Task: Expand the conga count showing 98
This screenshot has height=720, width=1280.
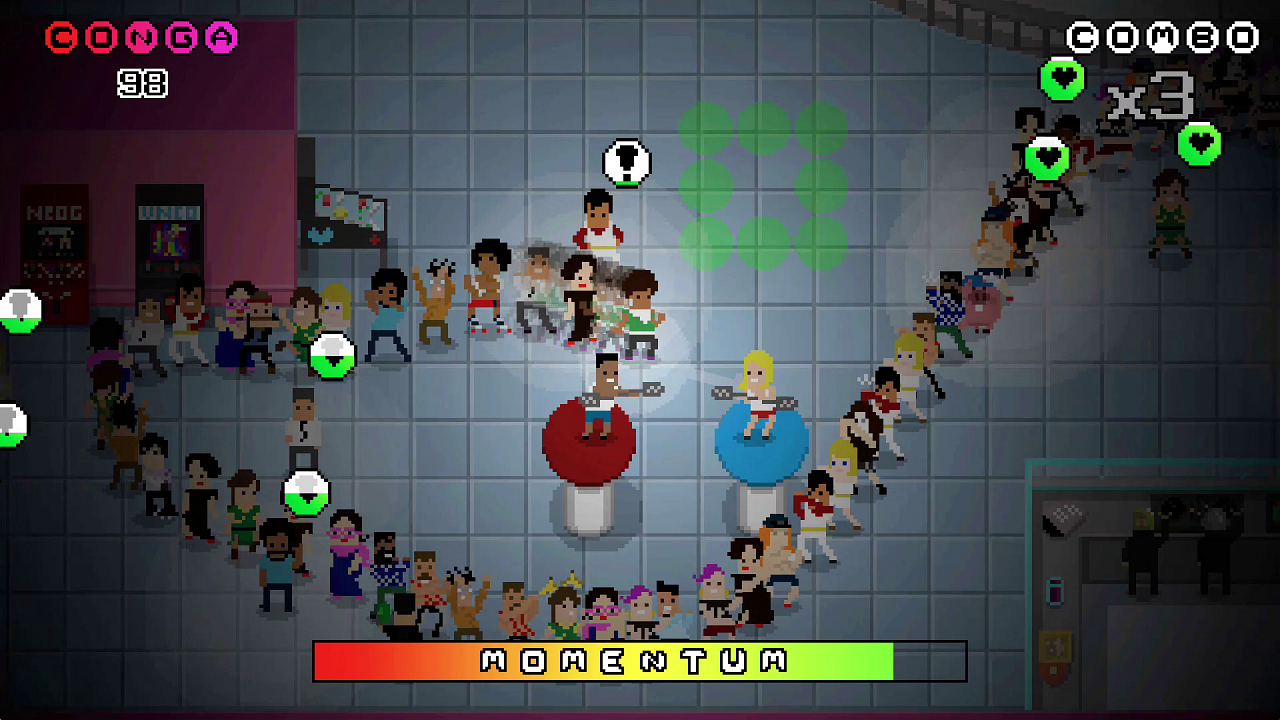Action: (x=143, y=83)
